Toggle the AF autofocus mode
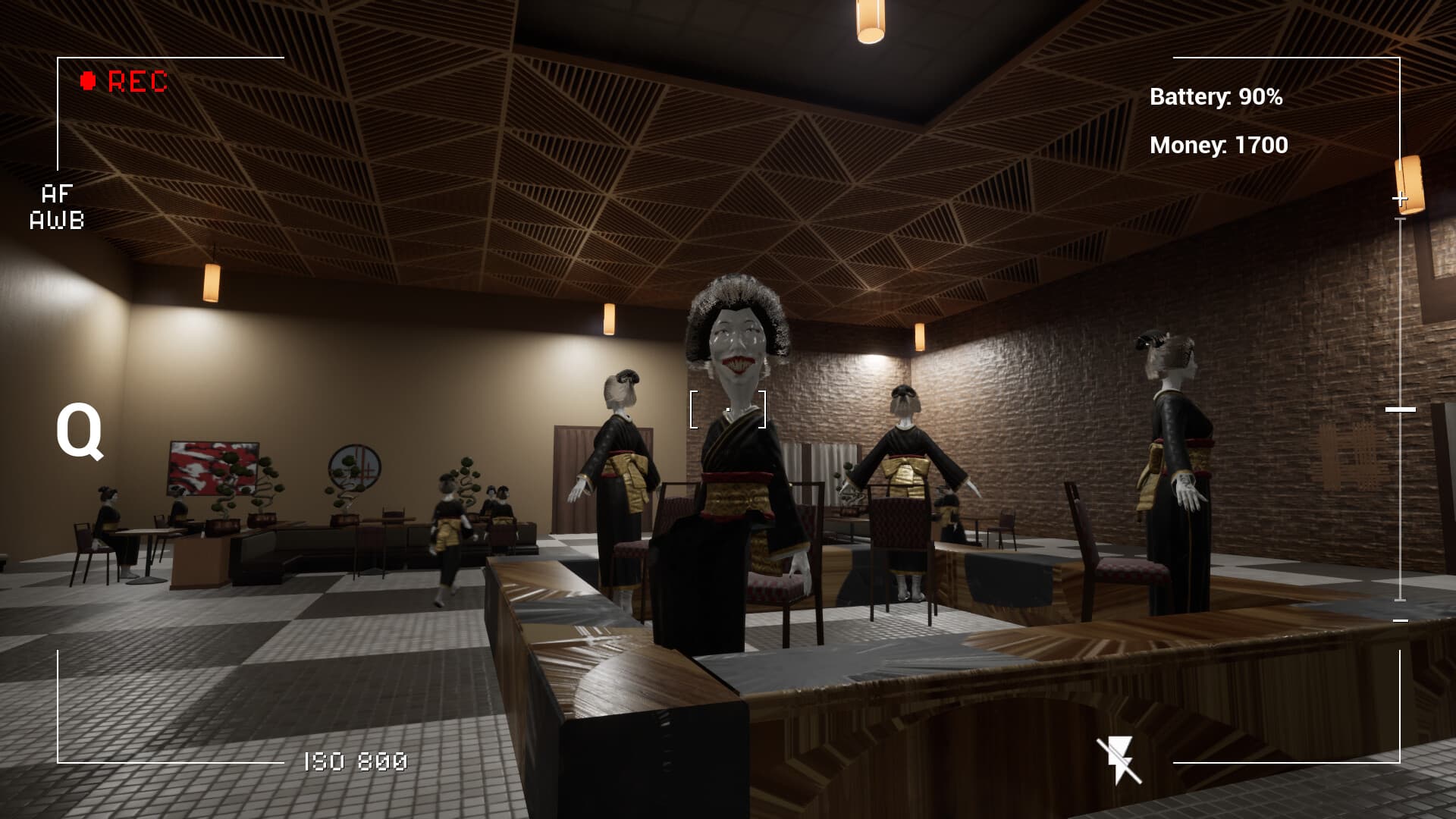 coord(56,193)
